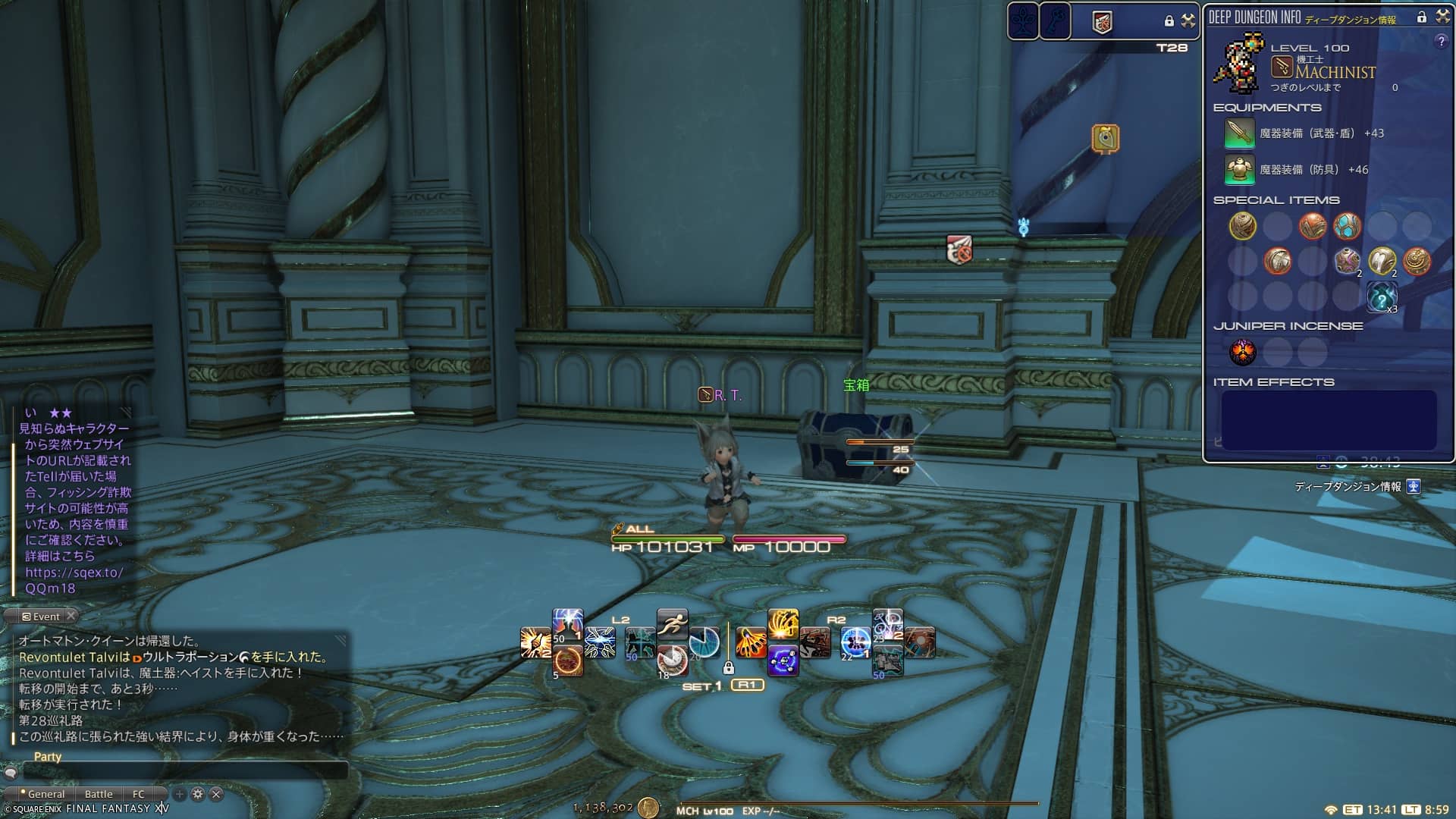Use the Juniper Incense item
1456x819 pixels.
click(x=1242, y=352)
